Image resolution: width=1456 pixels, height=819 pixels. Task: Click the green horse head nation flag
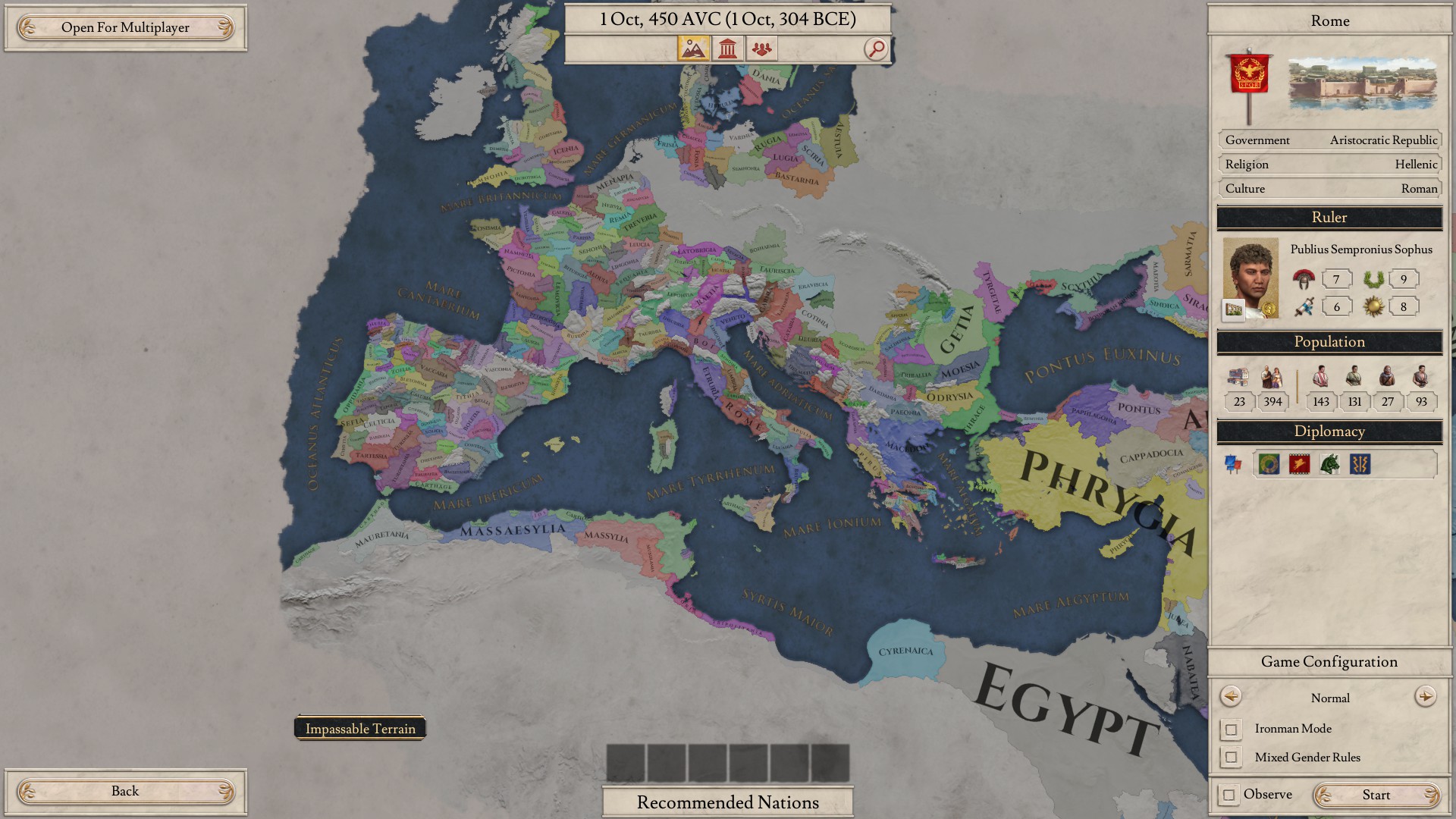(x=1329, y=464)
